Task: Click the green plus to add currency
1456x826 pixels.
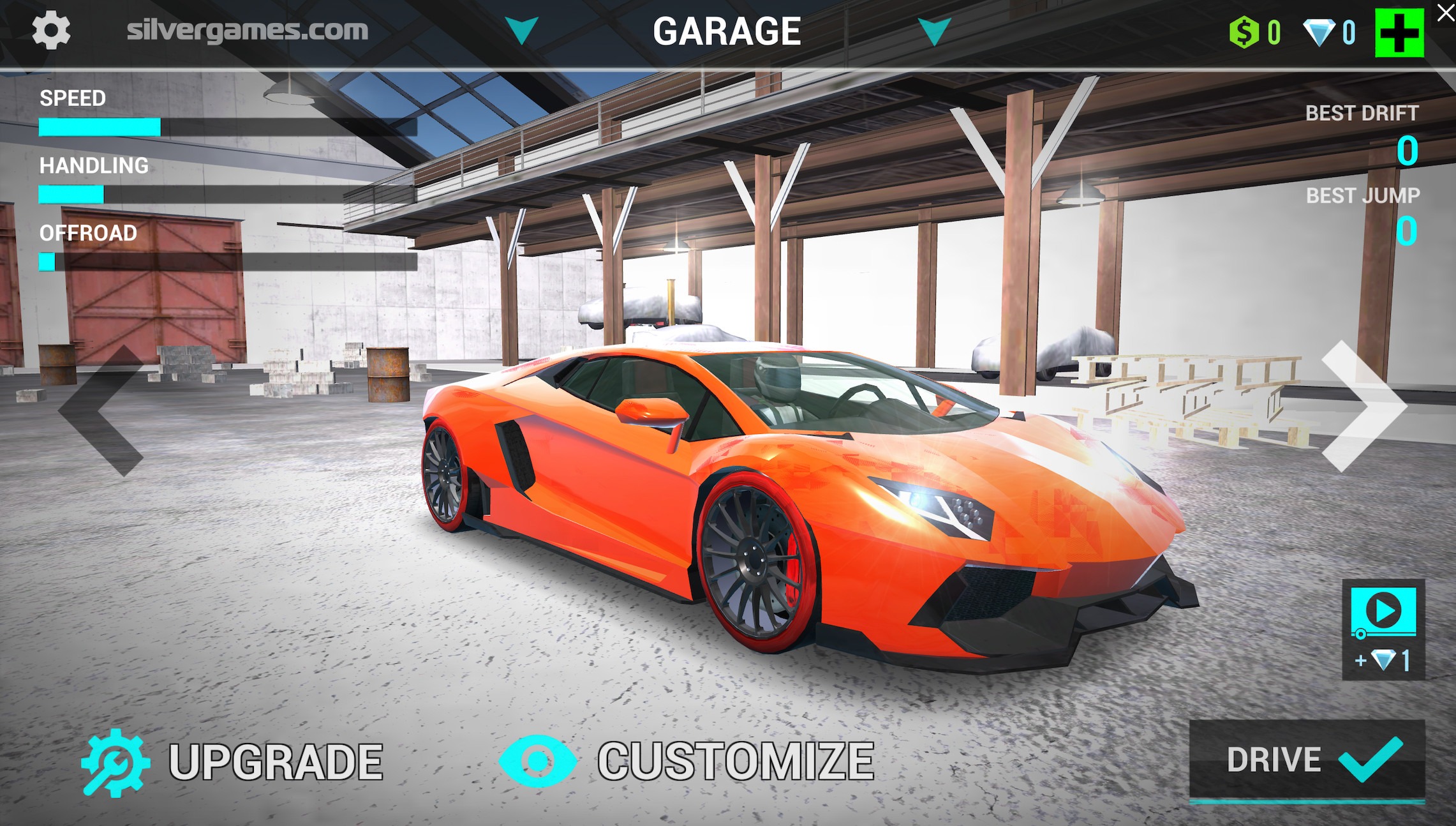Action: [1399, 33]
